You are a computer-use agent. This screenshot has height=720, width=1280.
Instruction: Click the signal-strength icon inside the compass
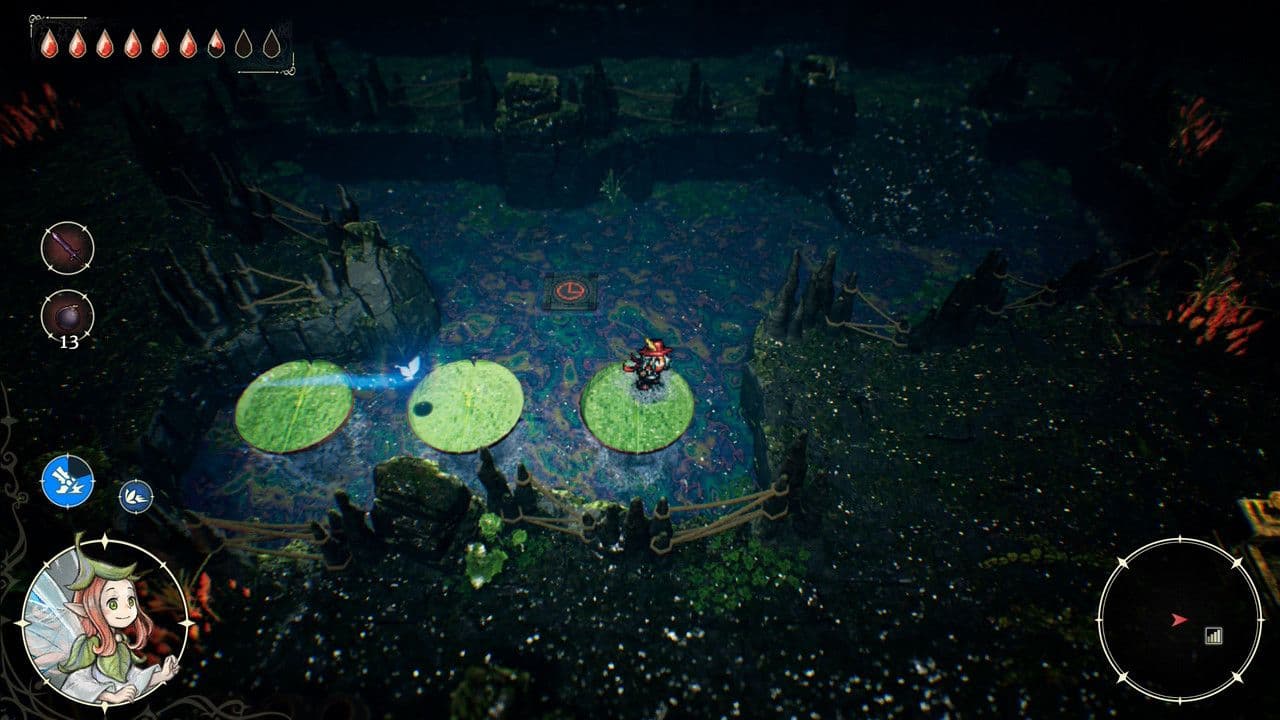pos(1213,636)
